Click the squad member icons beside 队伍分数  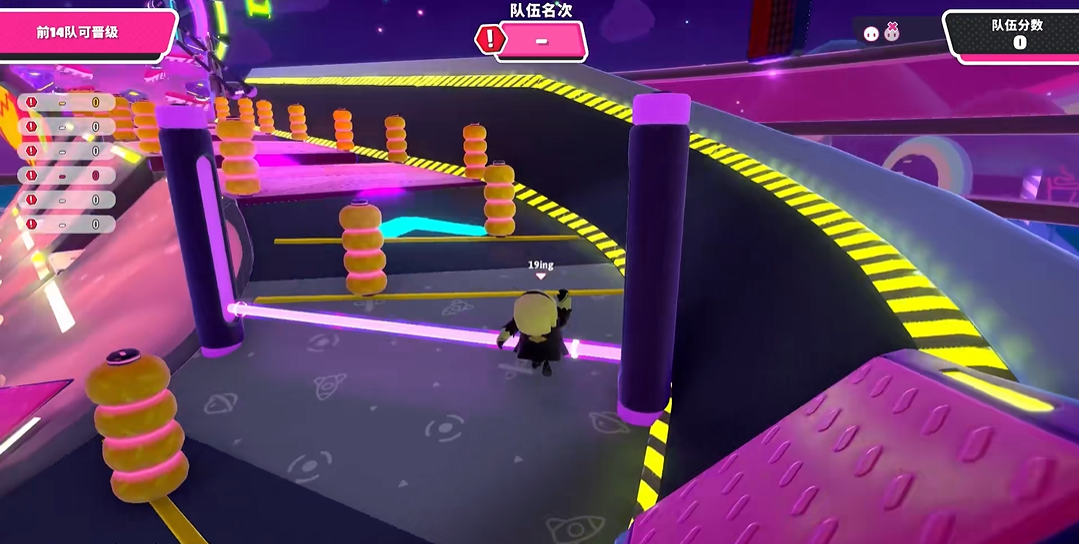point(881,33)
